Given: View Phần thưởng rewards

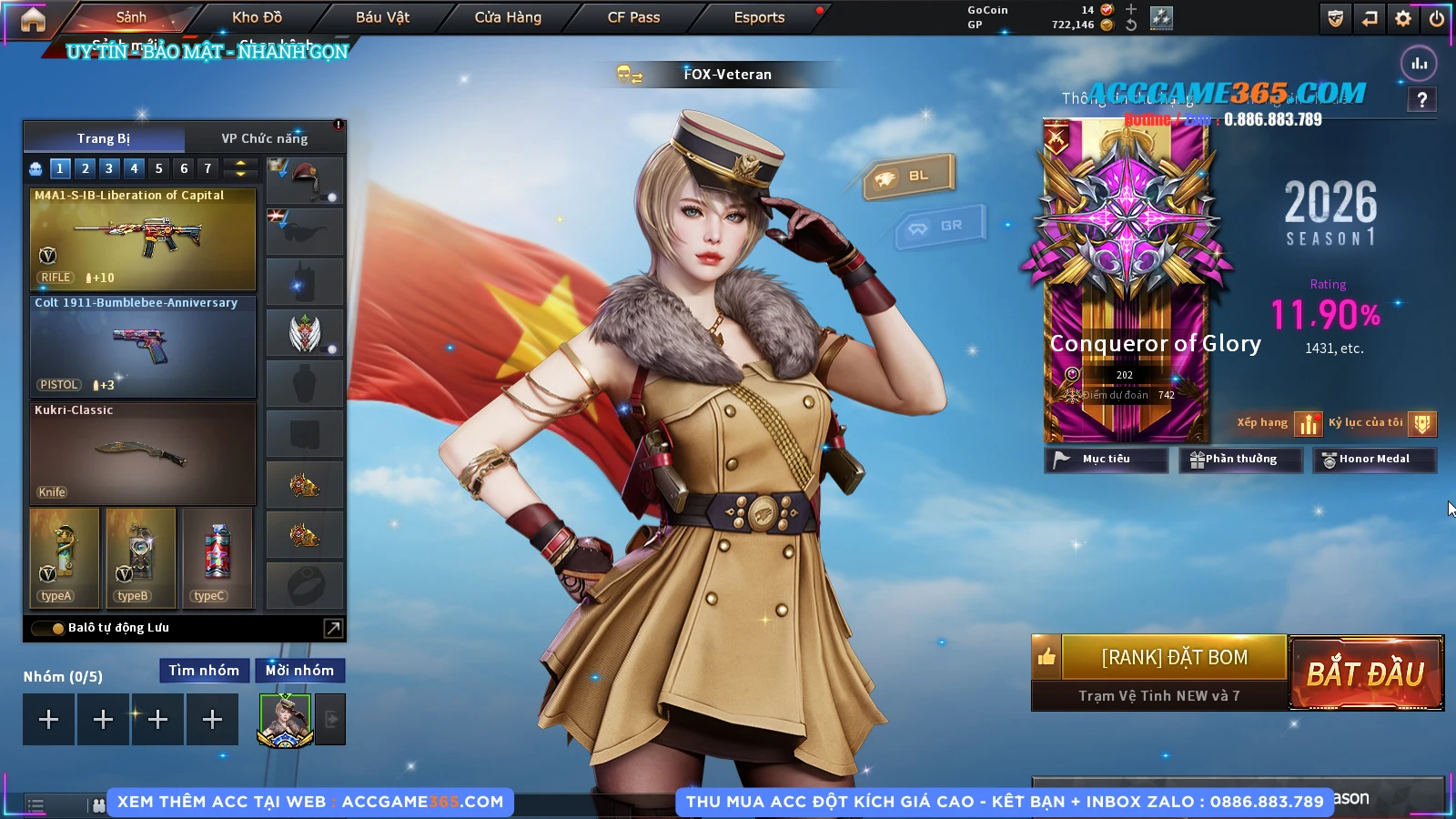Looking at the screenshot, I should (x=1239, y=460).
